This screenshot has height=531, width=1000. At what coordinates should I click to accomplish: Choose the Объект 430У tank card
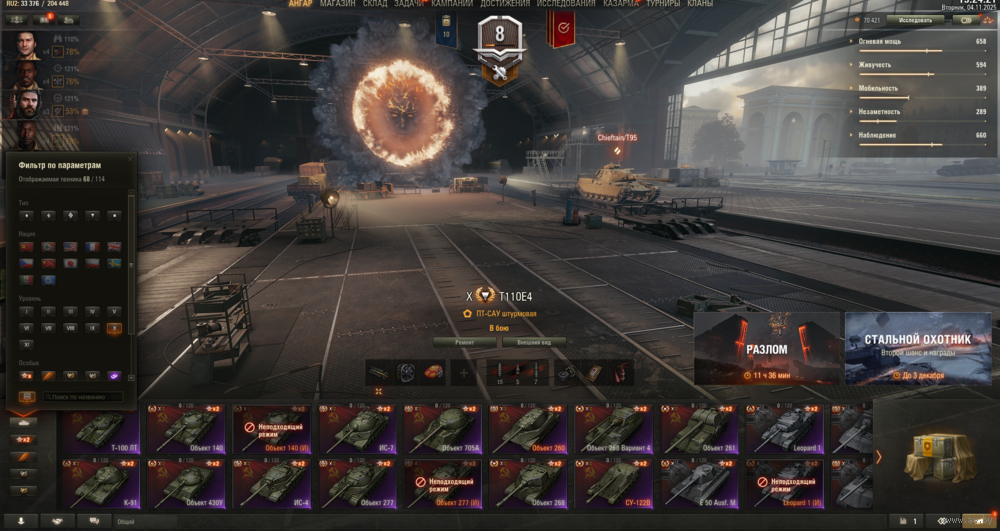pyautogui.click(x=186, y=482)
